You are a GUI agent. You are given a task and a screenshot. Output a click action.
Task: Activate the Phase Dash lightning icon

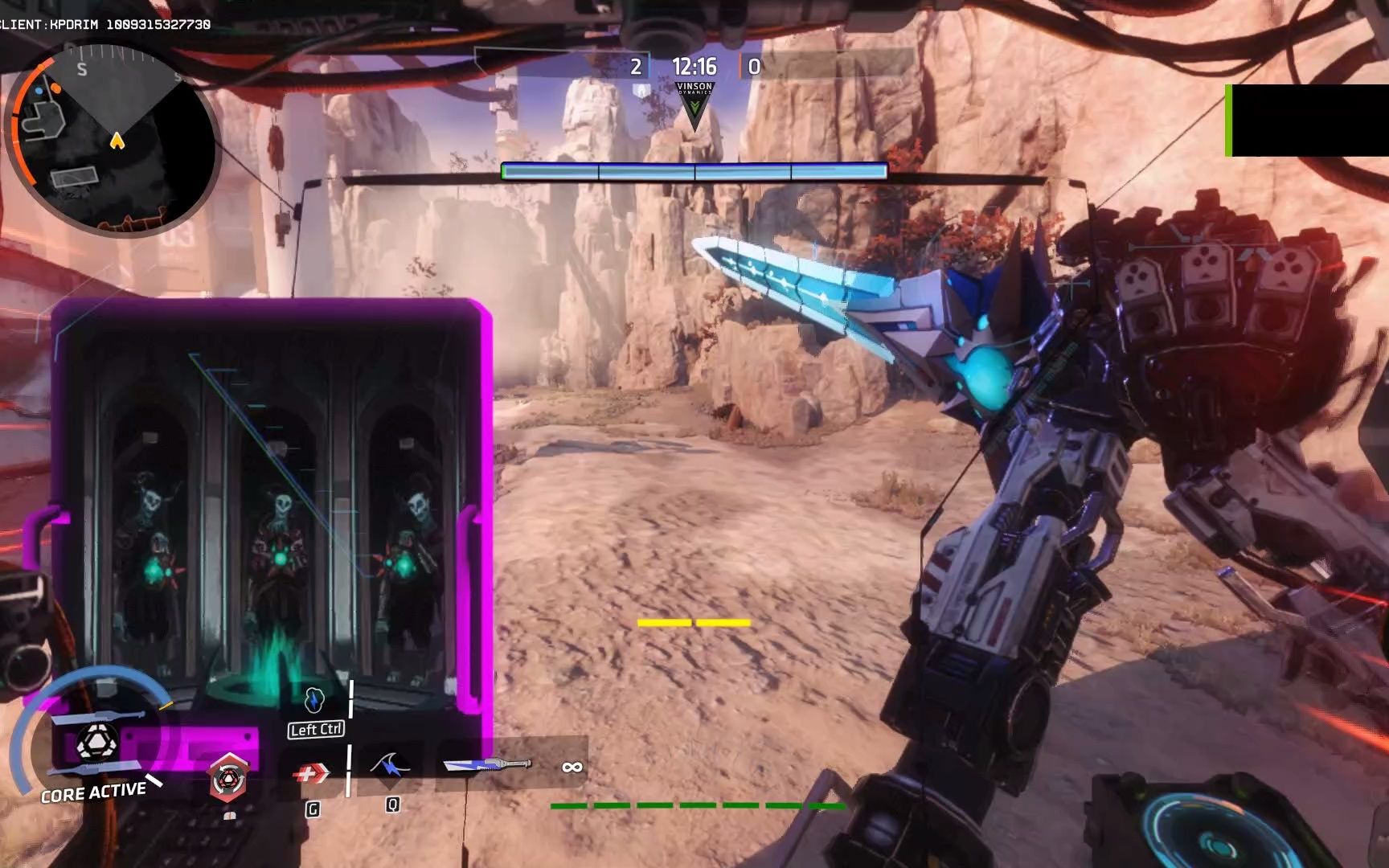tap(315, 701)
